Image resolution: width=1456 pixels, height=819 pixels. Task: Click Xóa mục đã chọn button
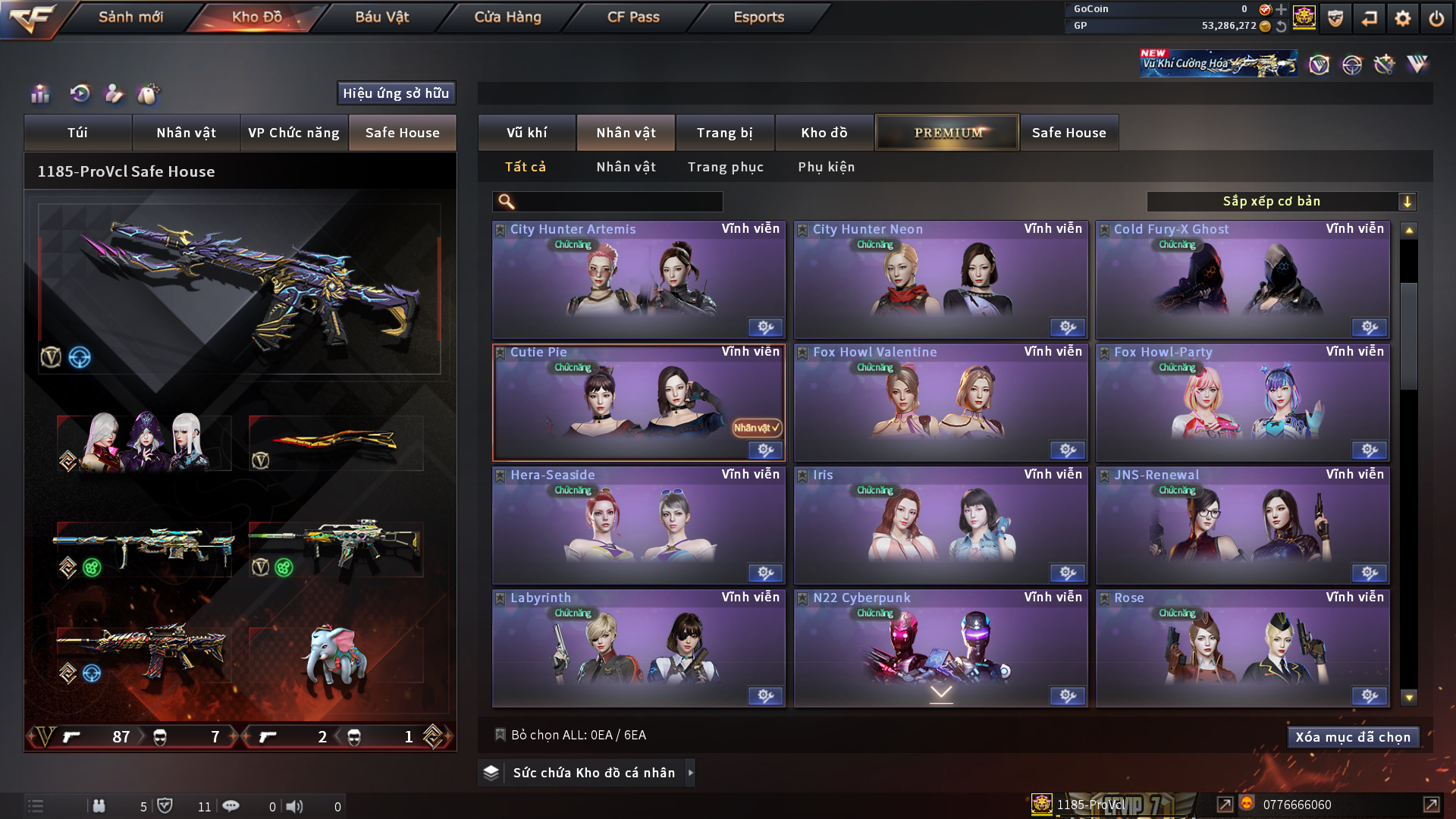(x=1353, y=737)
